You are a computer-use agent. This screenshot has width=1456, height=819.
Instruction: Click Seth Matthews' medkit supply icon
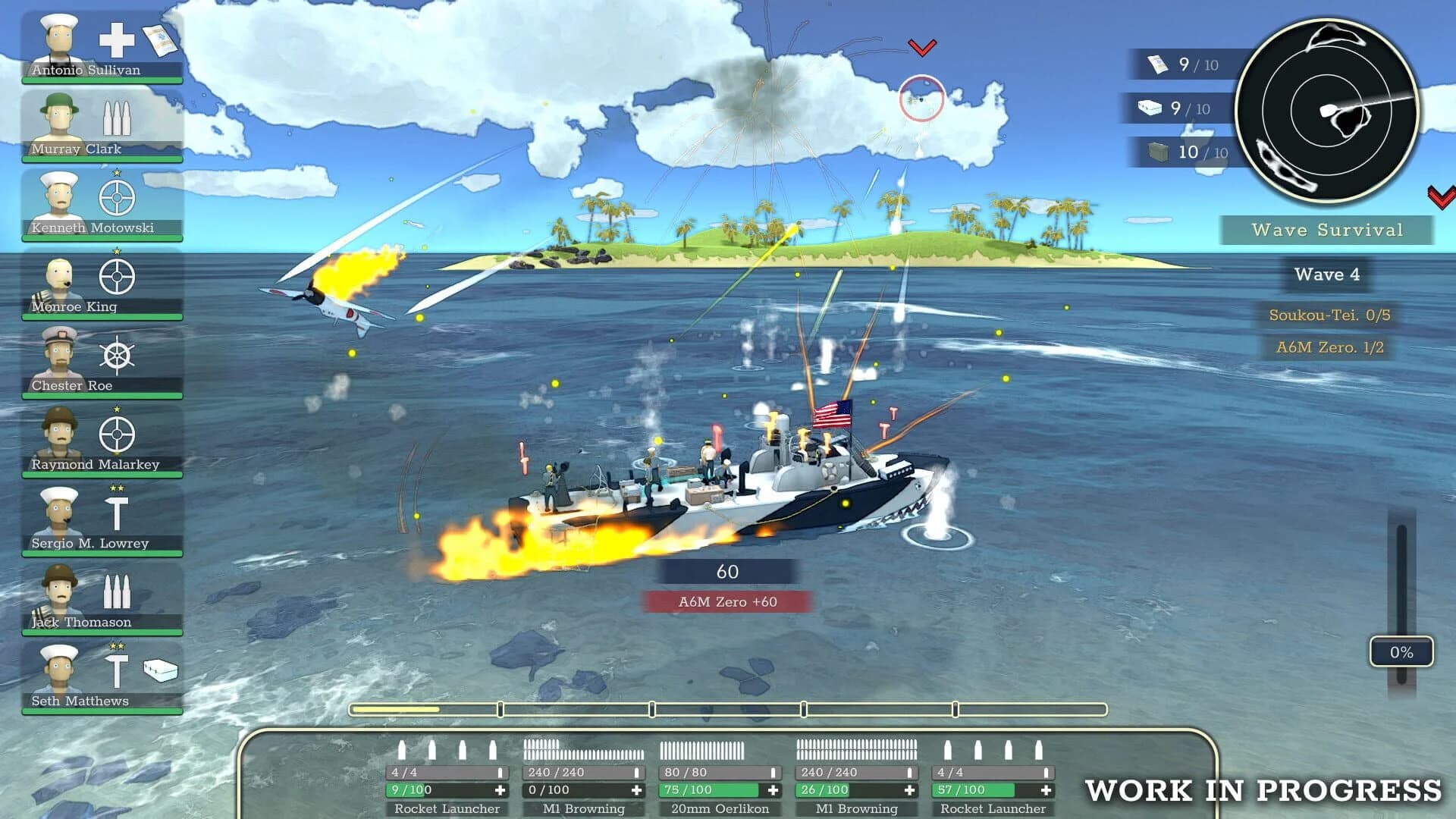[159, 671]
